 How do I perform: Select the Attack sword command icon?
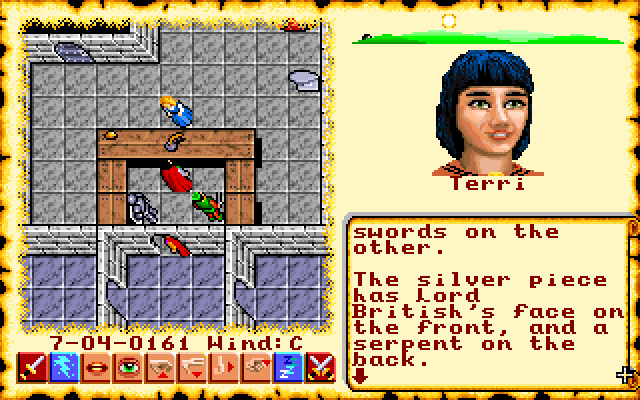(x=29, y=369)
